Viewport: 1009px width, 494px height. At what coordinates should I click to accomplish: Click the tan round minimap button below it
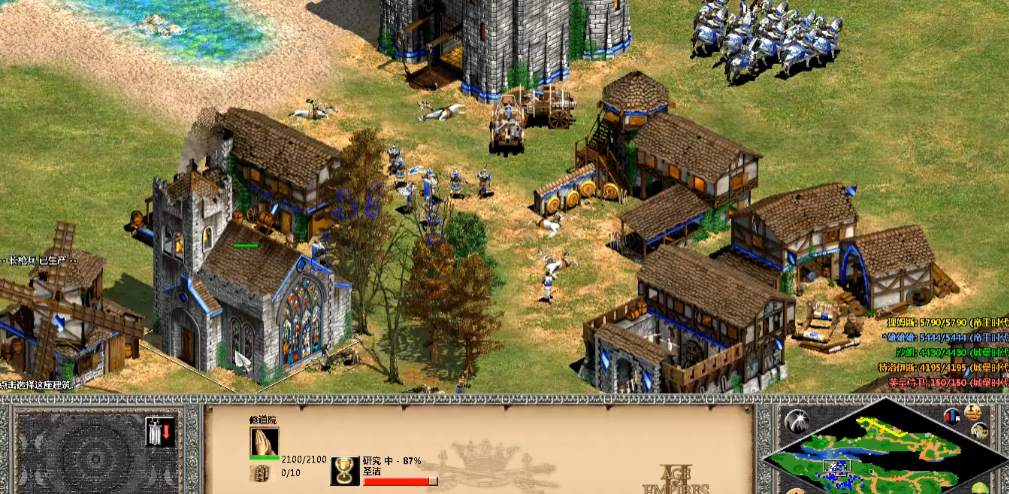tap(979, 431)
